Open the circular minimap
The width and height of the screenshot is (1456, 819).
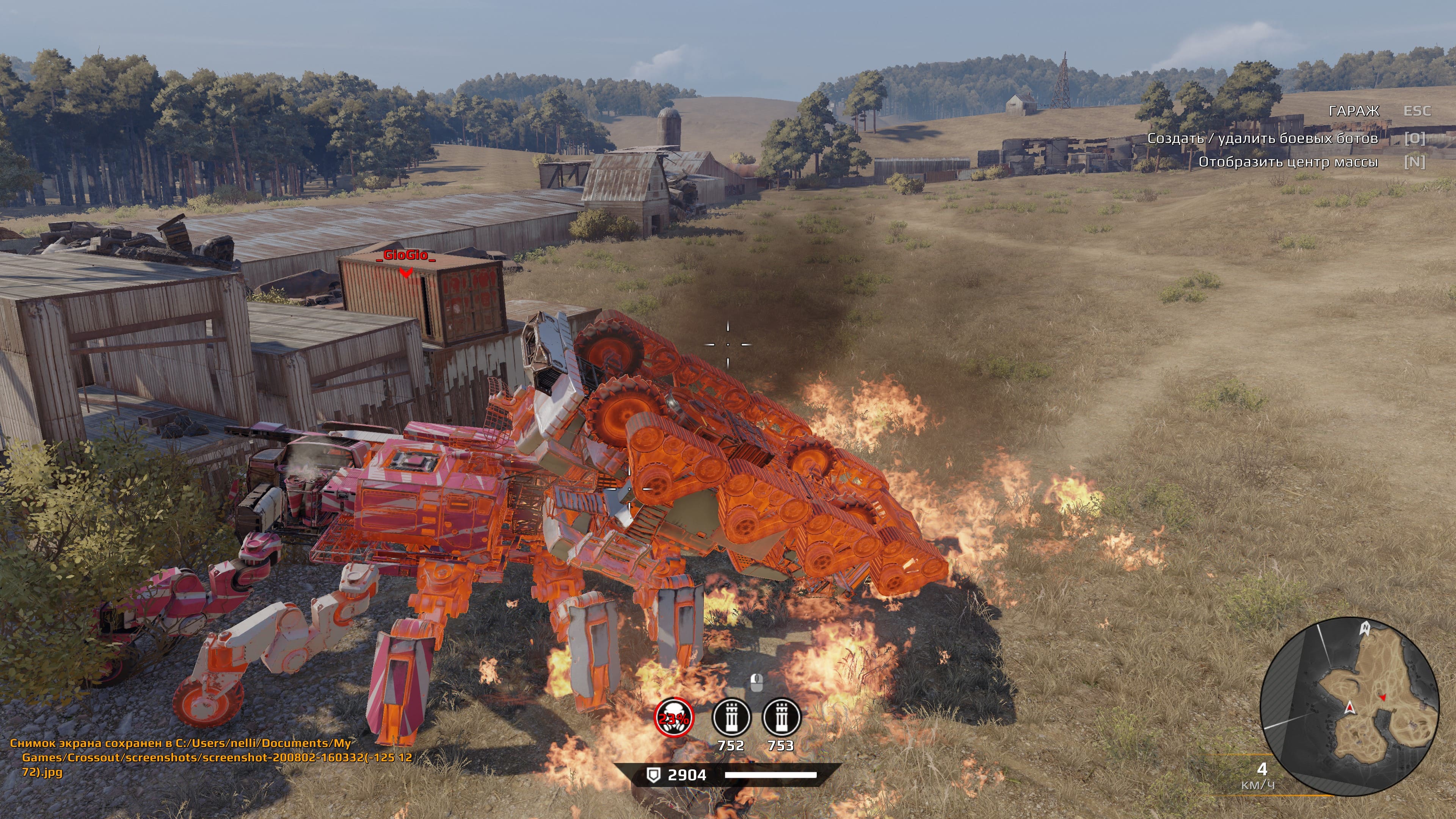pos(1349,706)
